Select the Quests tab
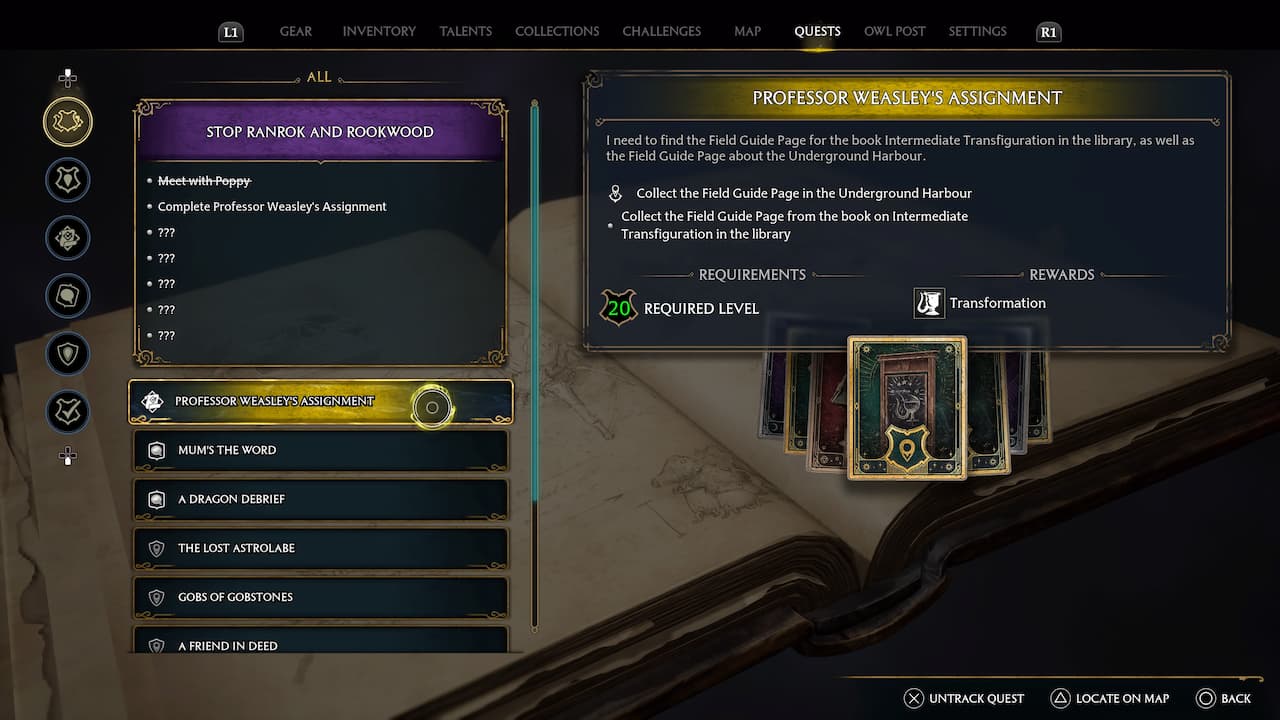Image resolution: width=1280 pixels, height=720 pixels. click(x=817, y=31)
